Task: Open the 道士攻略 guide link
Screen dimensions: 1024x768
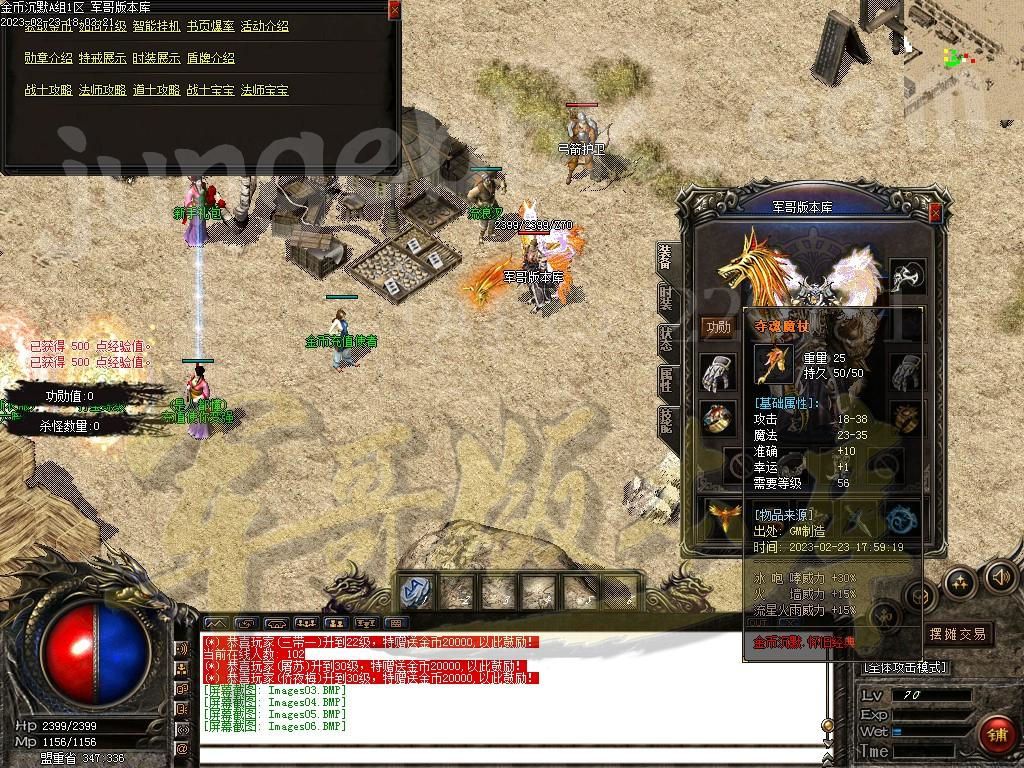Action: tap(157, 90)
